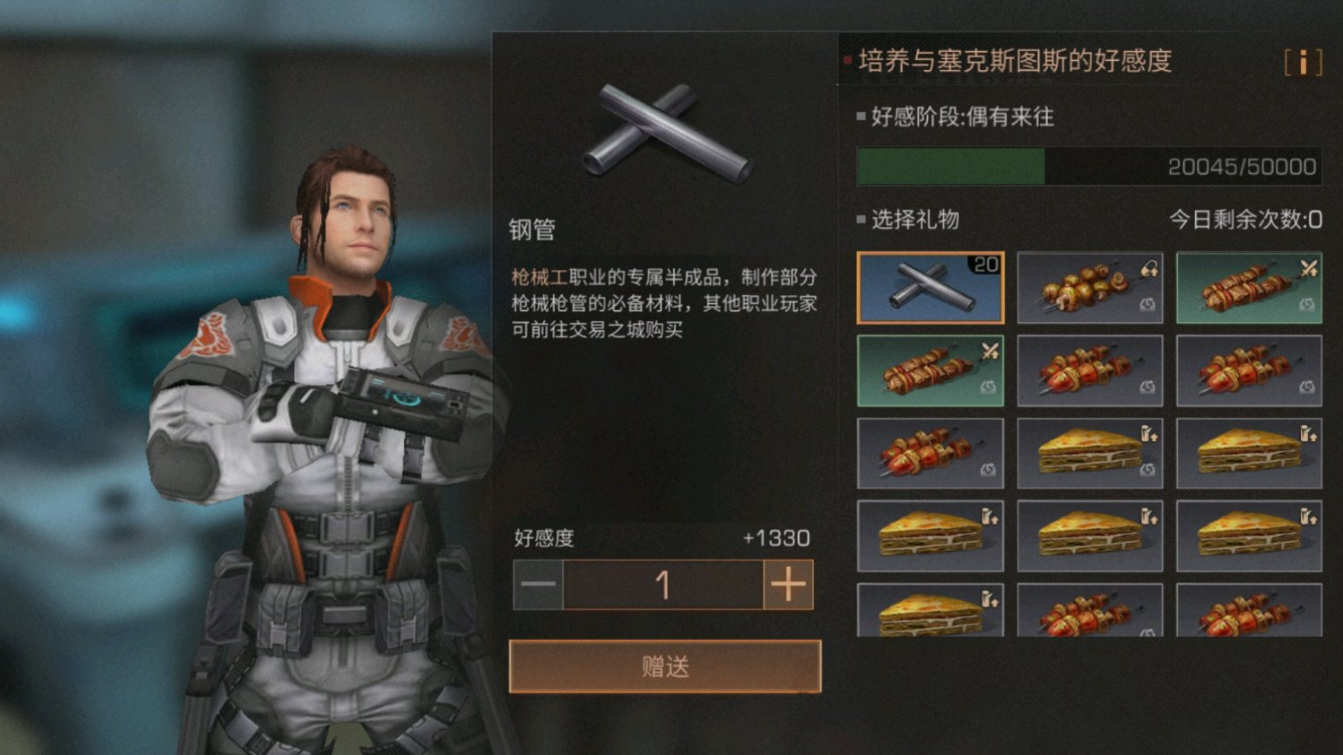Click the quantity input showing 1

coord(663,586)
